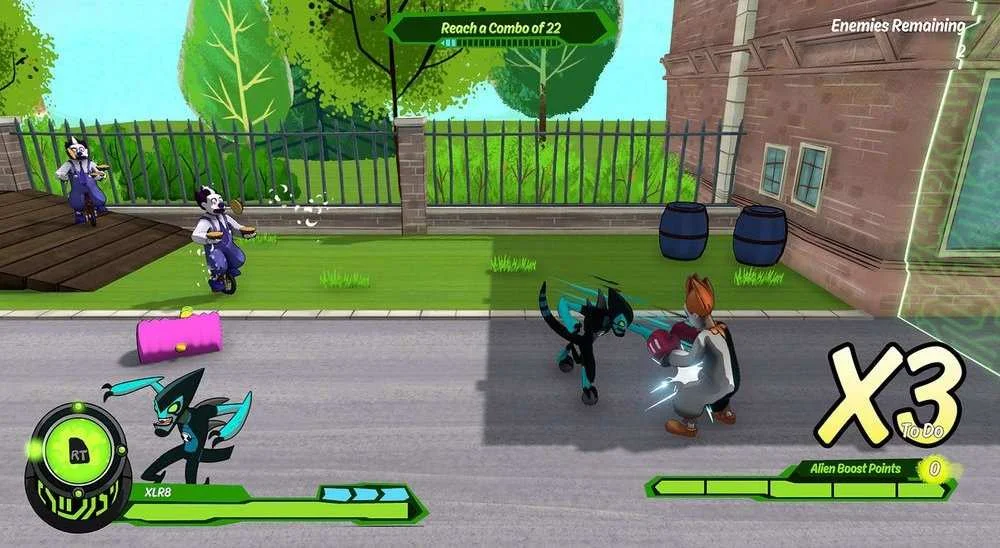The width and height of the screenshot is (1000, 548).
Task: Click the XLR8 alien portrait
Action: click(x=190, y=425)
